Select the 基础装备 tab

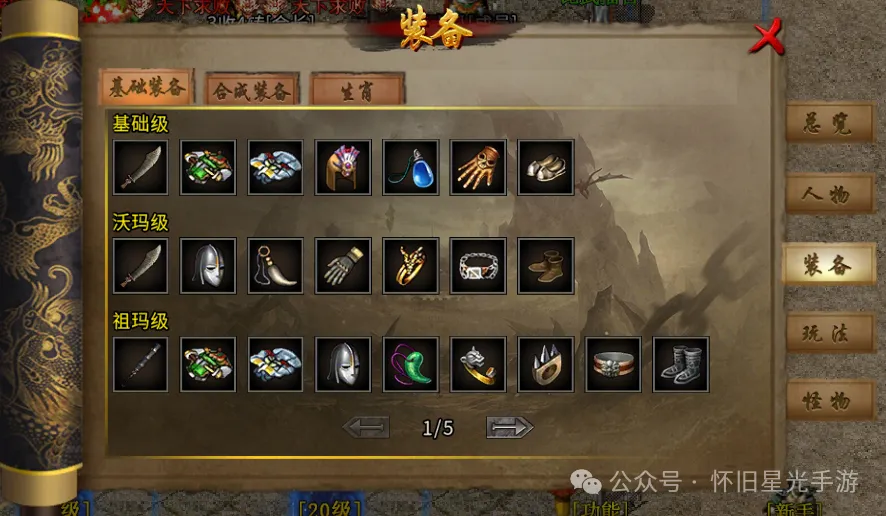[146, 88]
